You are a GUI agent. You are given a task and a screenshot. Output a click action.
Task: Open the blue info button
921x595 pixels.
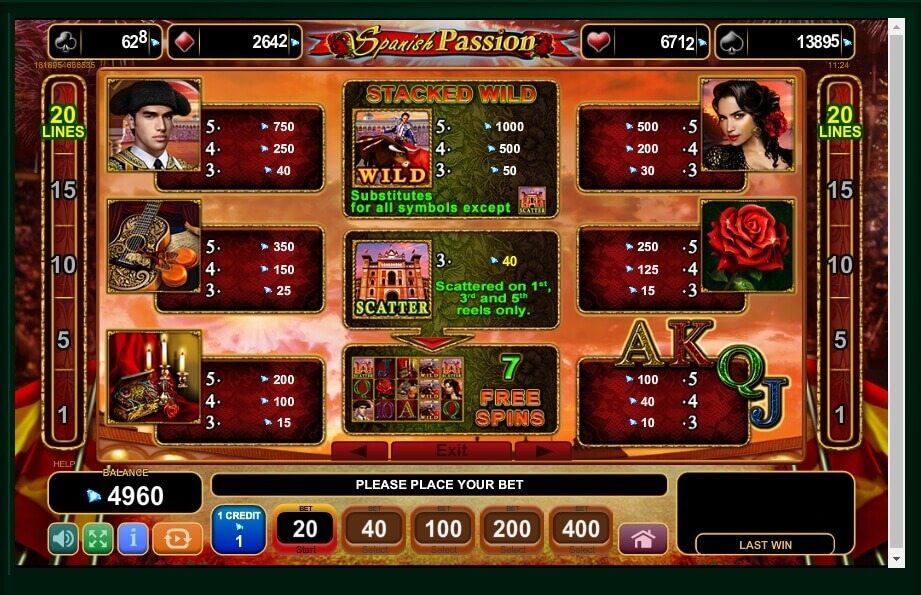[x=132, y=539]
